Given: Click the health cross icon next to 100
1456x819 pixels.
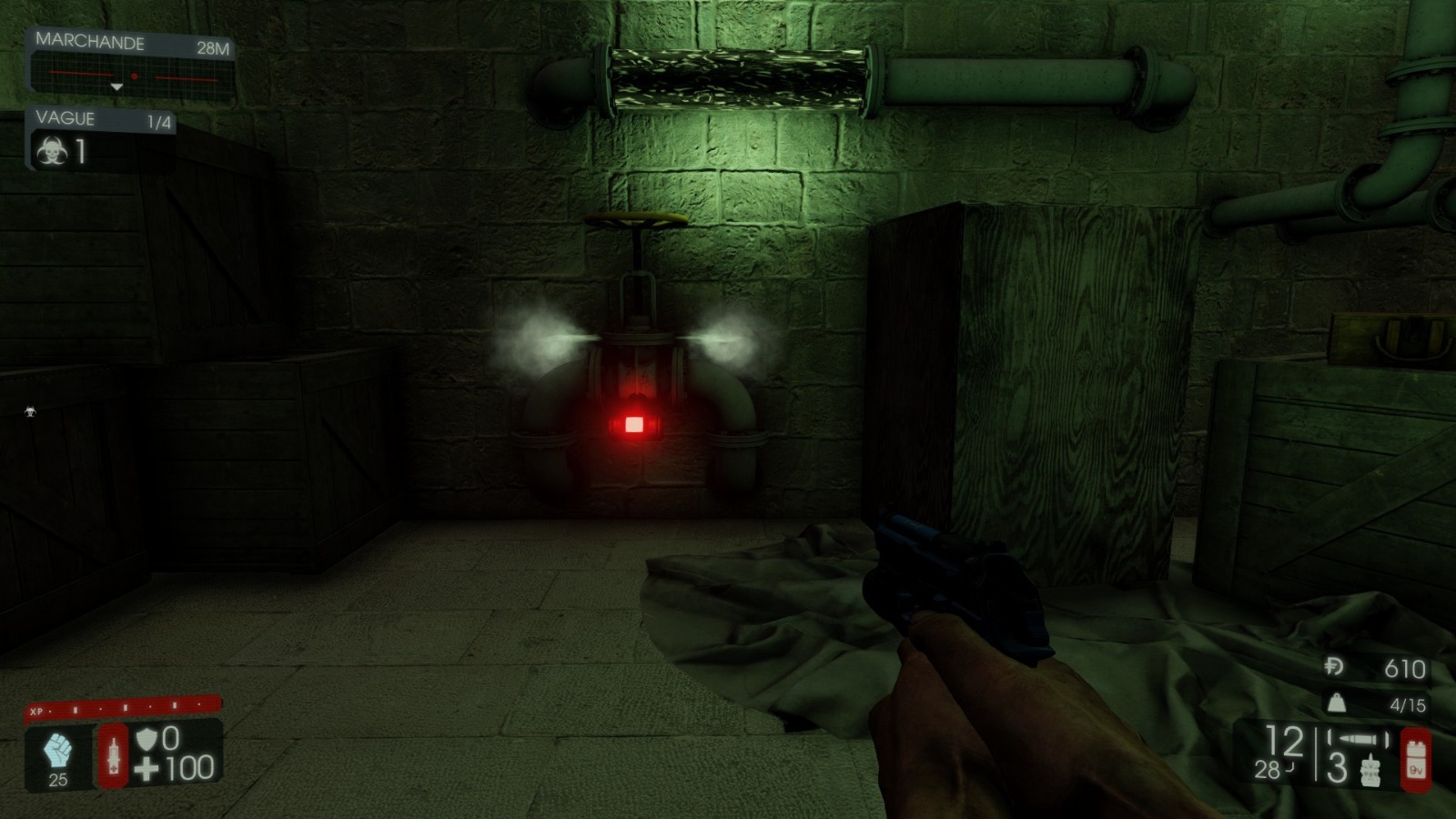Looking at the screenshot, I should (146, 766).
